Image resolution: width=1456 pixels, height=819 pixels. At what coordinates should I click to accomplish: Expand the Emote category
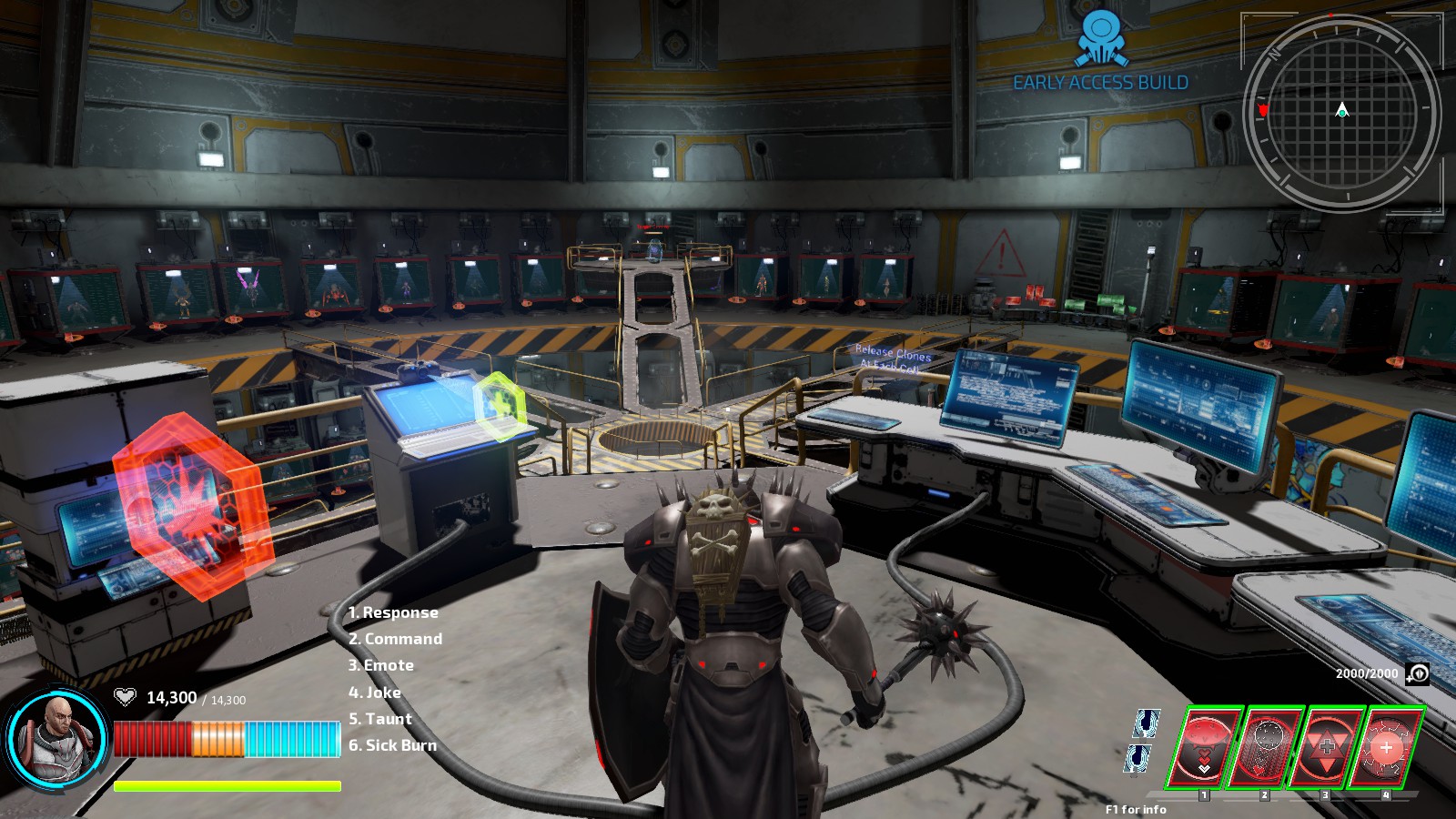pyautogui.click(x=381, y=665)
